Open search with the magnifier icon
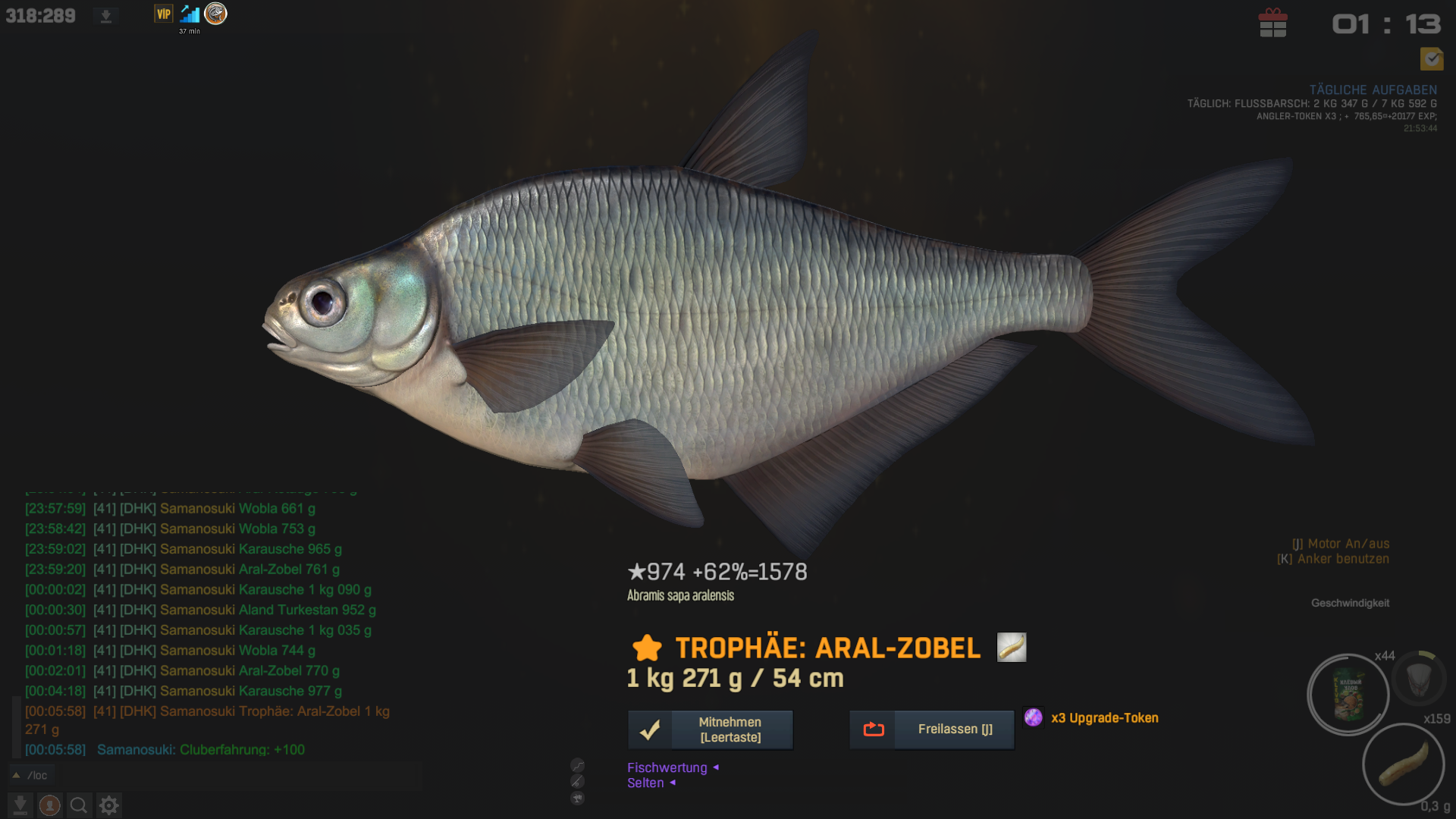 pyautogui.click(x=79, y=805)
